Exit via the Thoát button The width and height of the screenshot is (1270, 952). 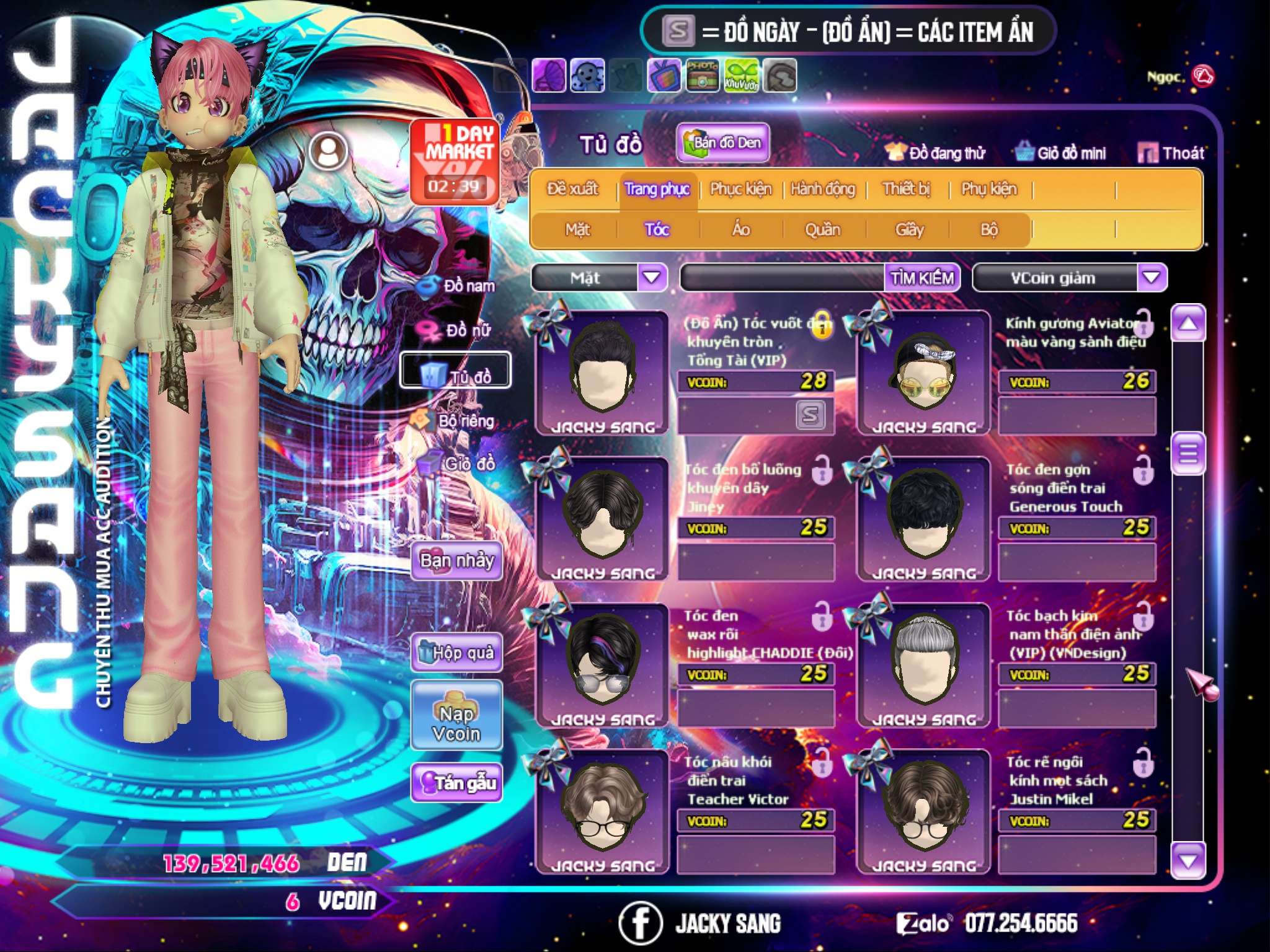[1171, 153]
